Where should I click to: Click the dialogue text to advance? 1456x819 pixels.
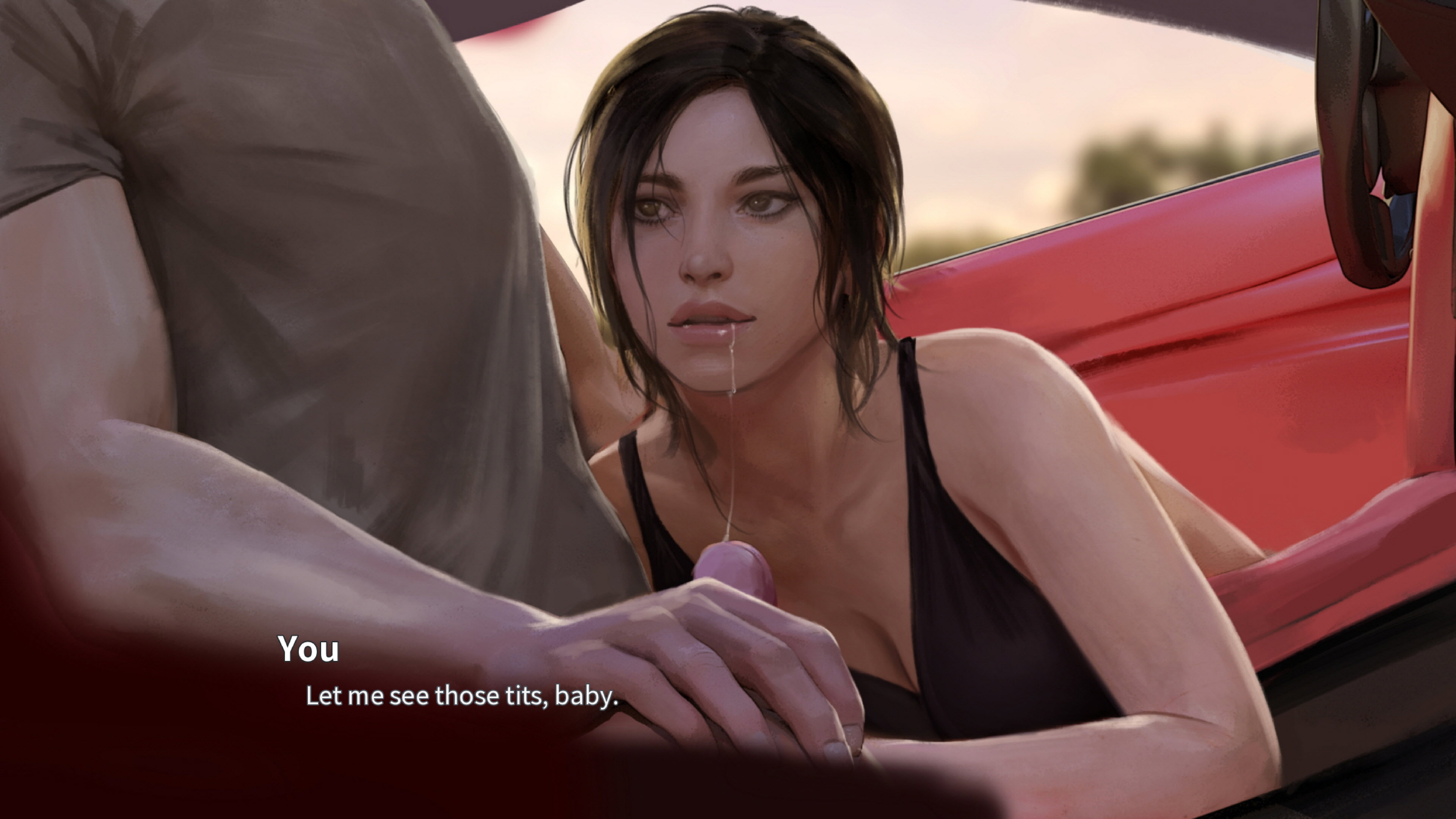click(462, 698)
